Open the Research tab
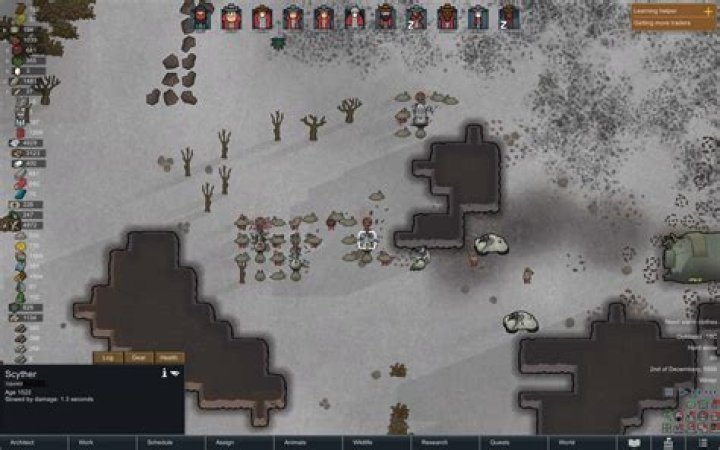 [434, 441]
